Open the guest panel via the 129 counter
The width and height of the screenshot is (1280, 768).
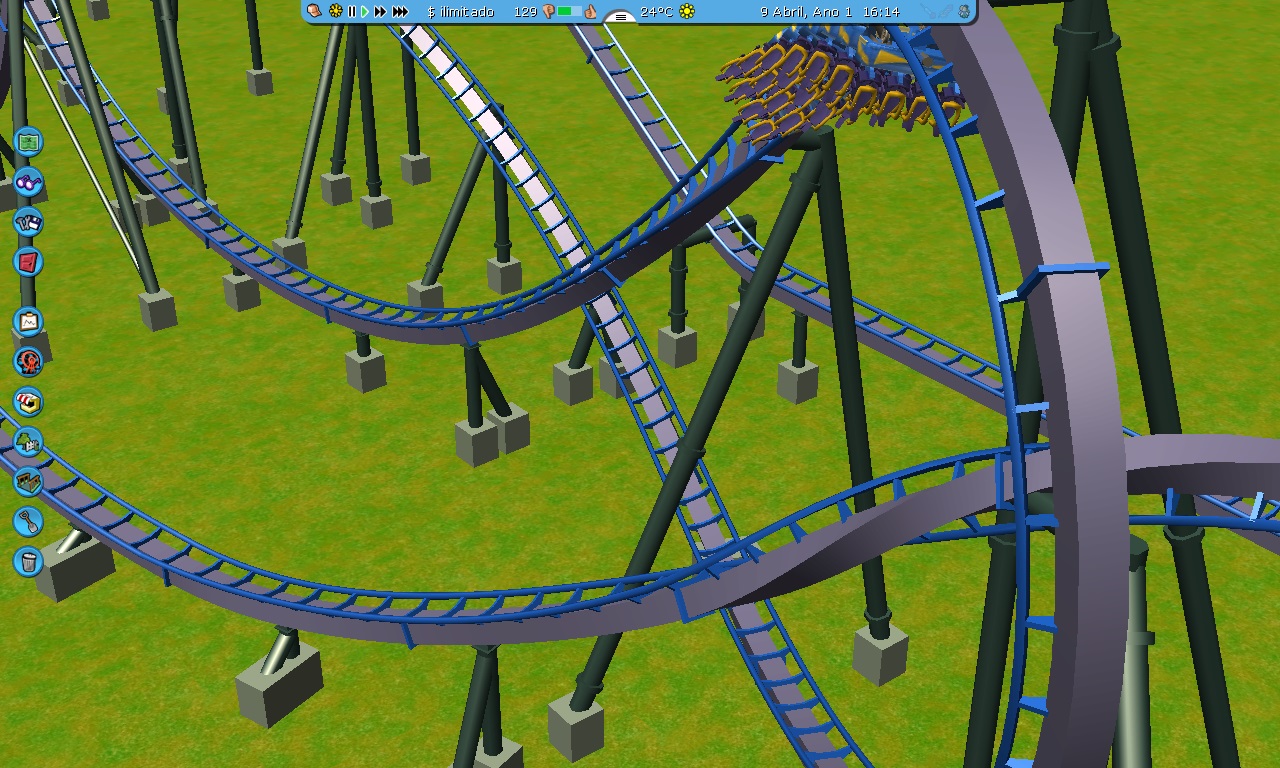(x=527, y=12)
